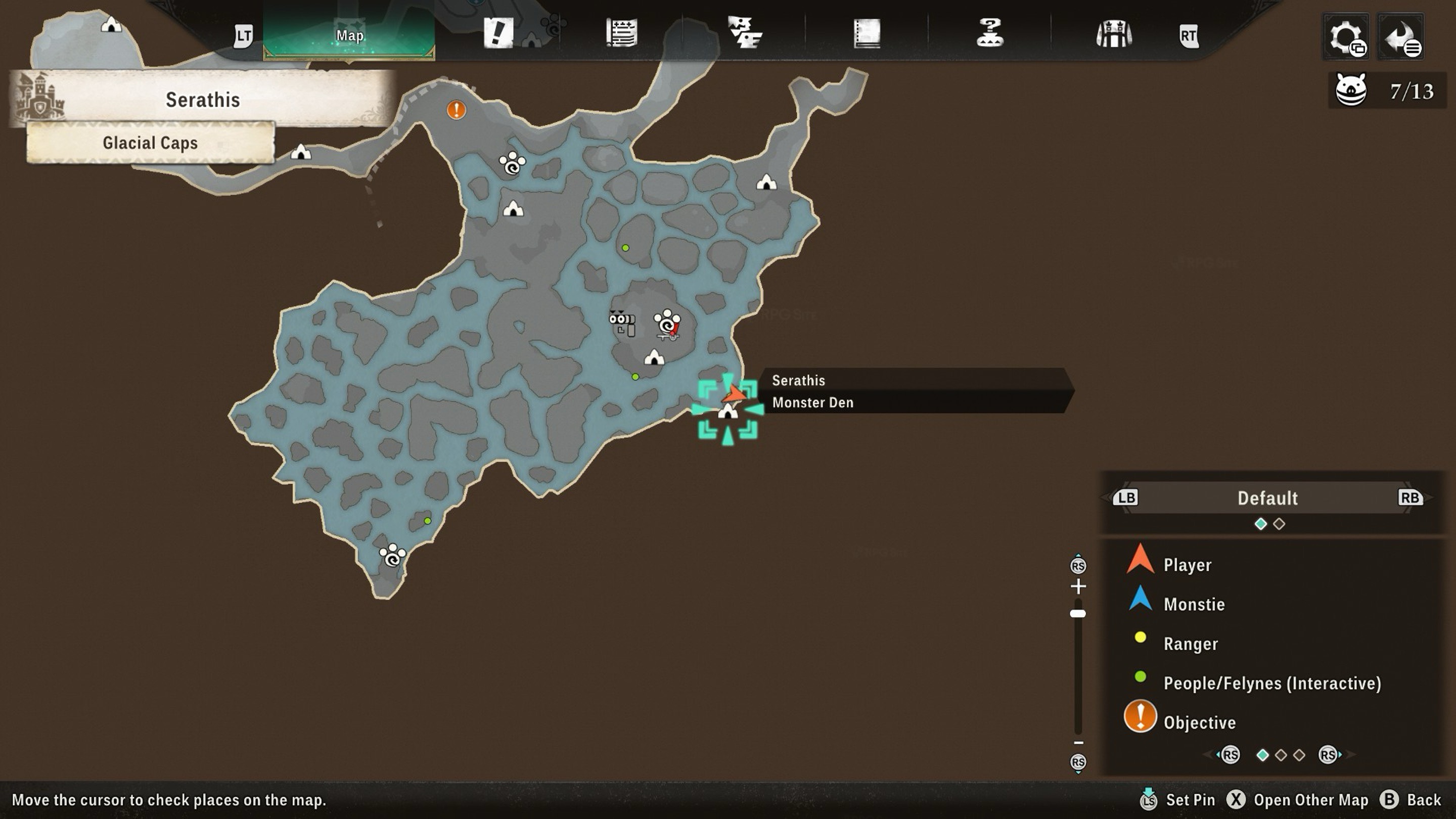Click the Monstie legend entry
Screen dimensions: 1456x819
click(1193, 604)
